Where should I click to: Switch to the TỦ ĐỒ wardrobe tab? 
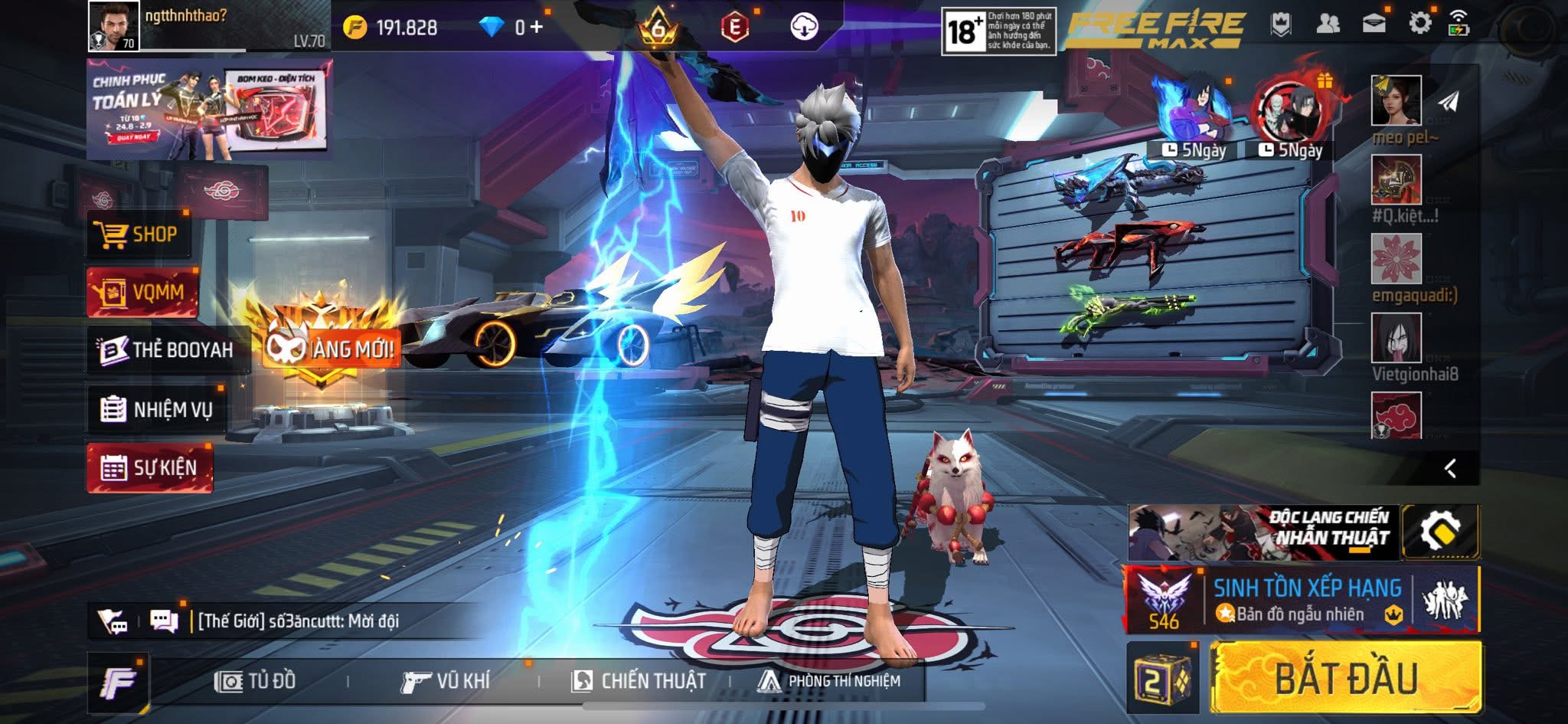pyautogui.click(x=256, y=680)
